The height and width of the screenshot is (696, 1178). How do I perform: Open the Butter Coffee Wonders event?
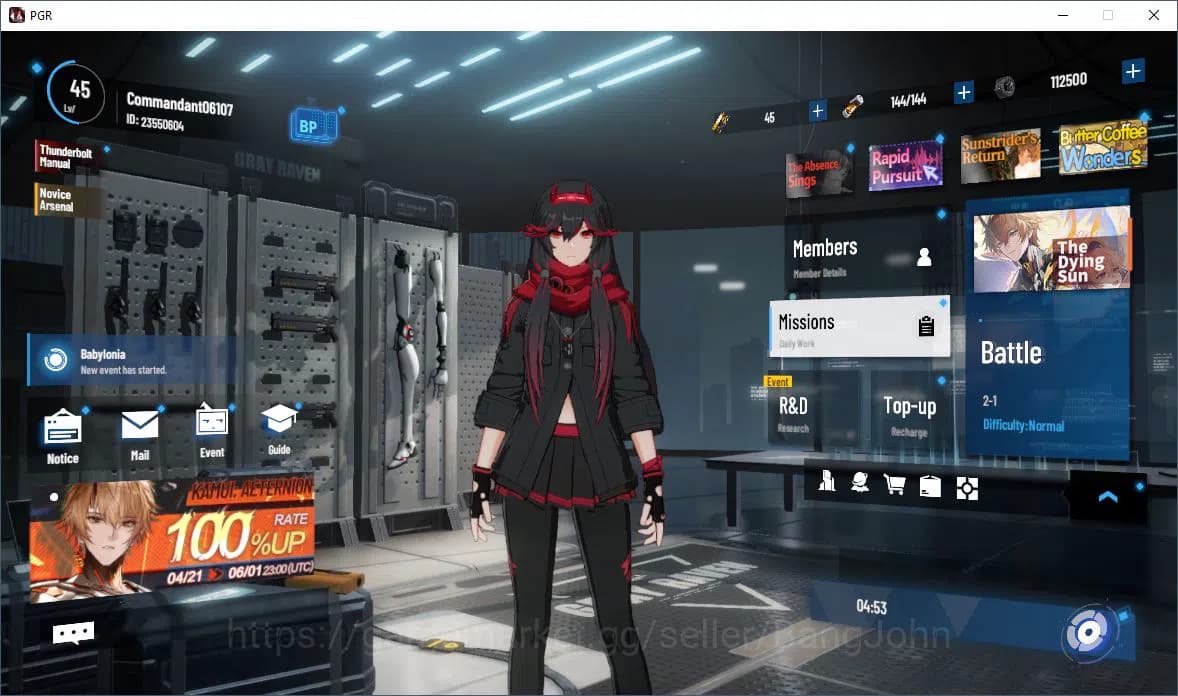pos(1101,150)
